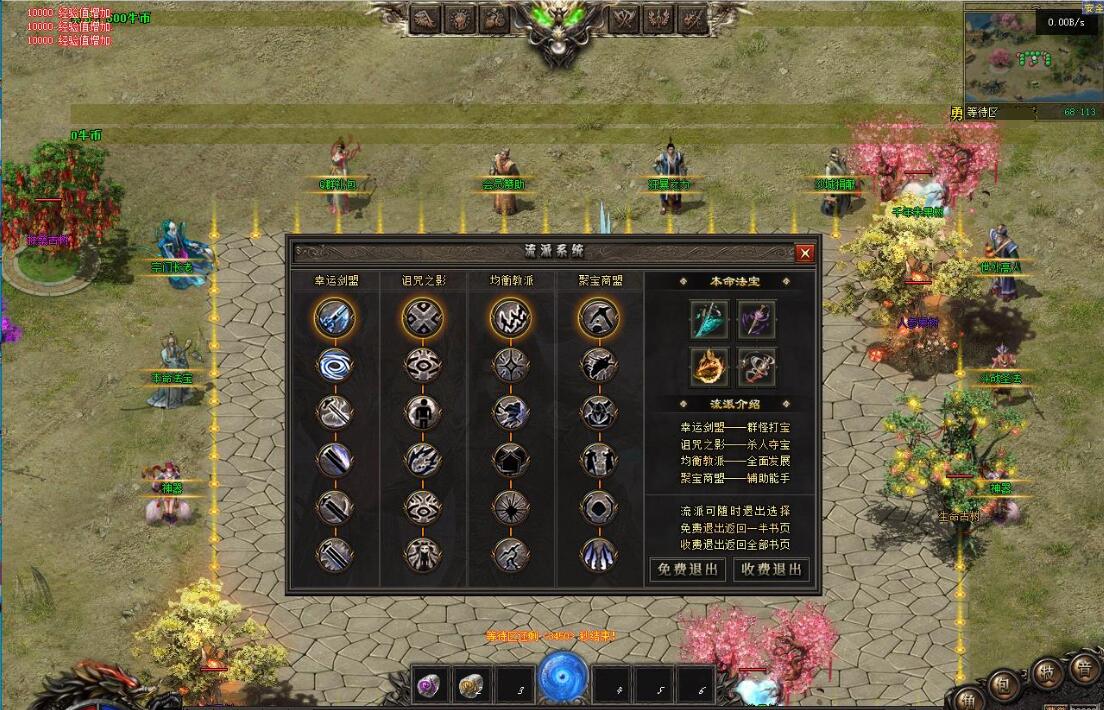Click the crossed axes icon in top bar

[626, 19]
